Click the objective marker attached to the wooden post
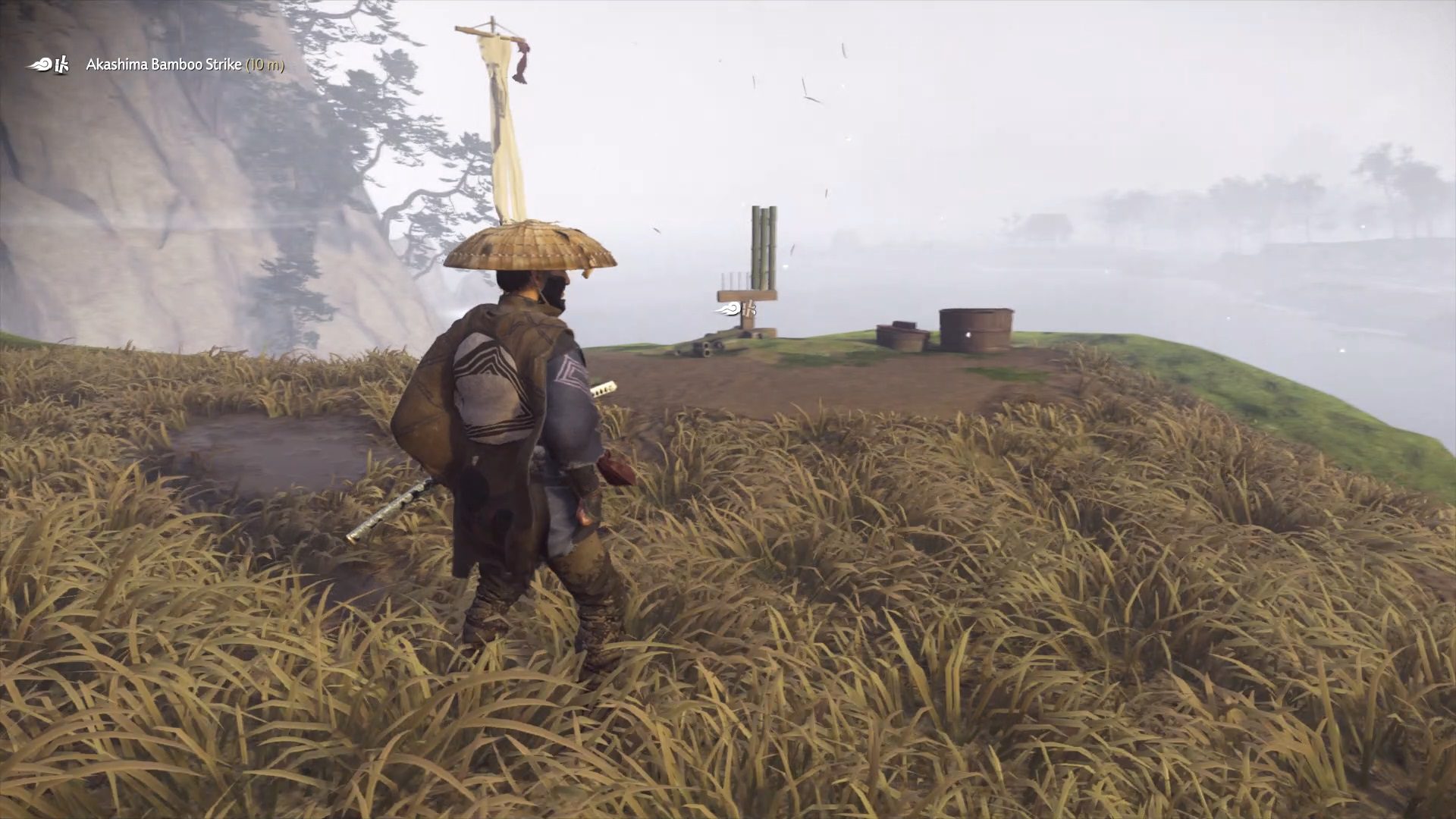 [x=739, y=309]
